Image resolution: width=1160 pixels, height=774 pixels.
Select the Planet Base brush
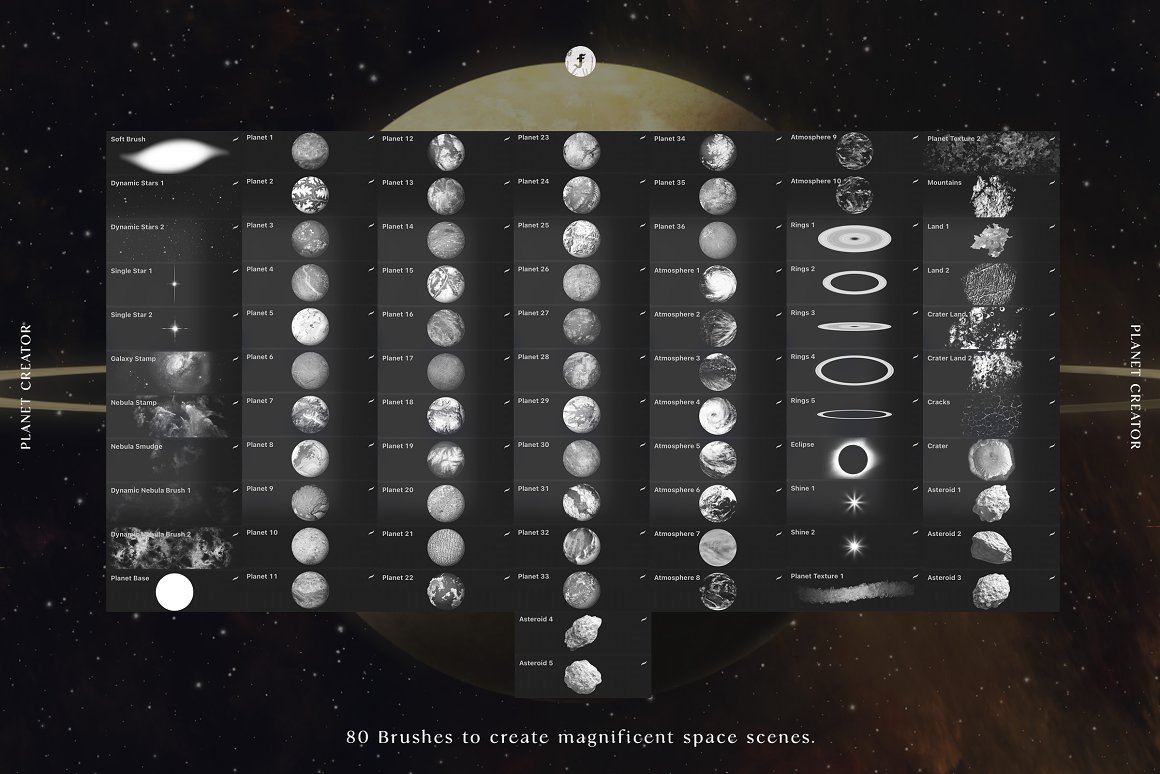point(173,592)
